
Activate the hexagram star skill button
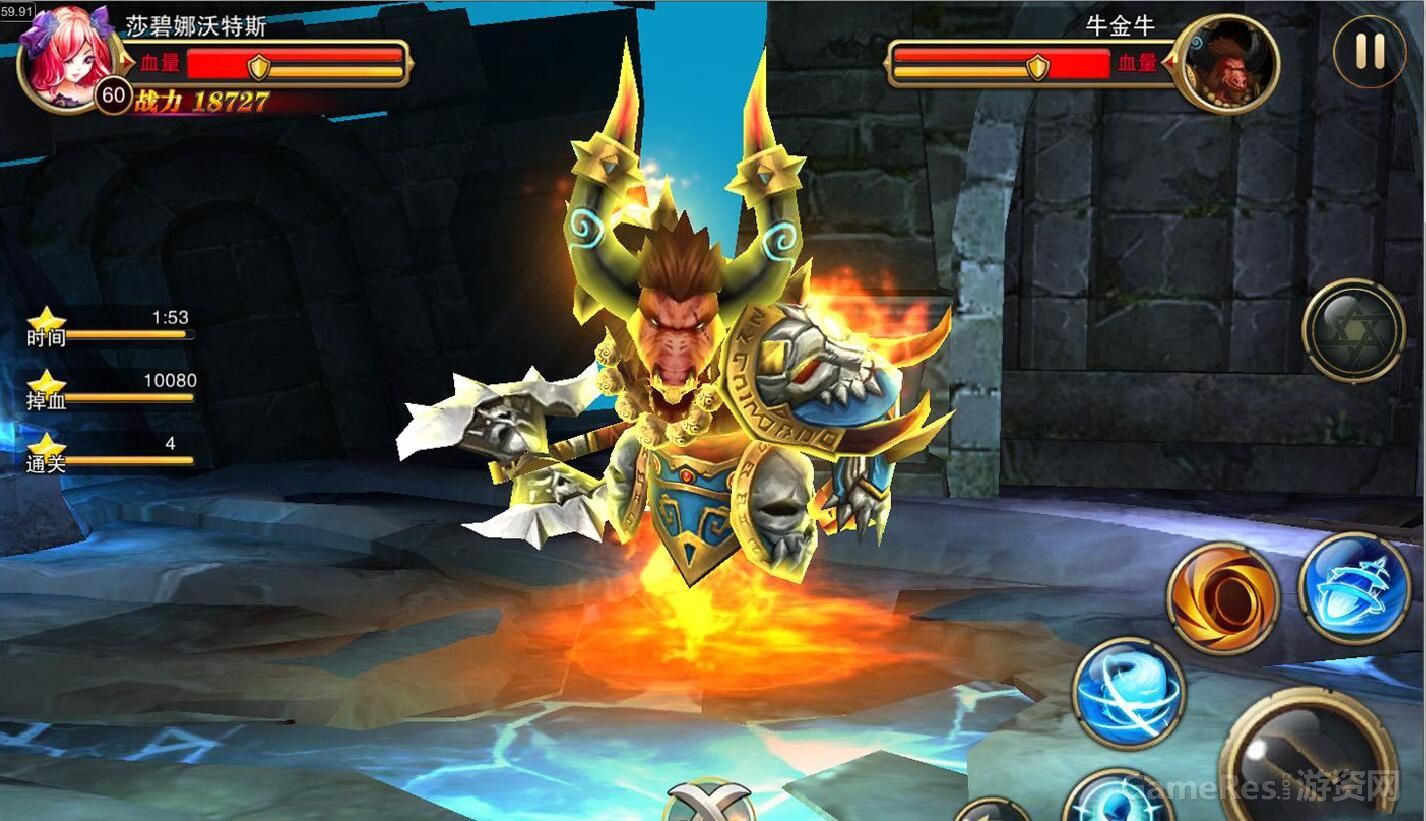[1353, 330]
